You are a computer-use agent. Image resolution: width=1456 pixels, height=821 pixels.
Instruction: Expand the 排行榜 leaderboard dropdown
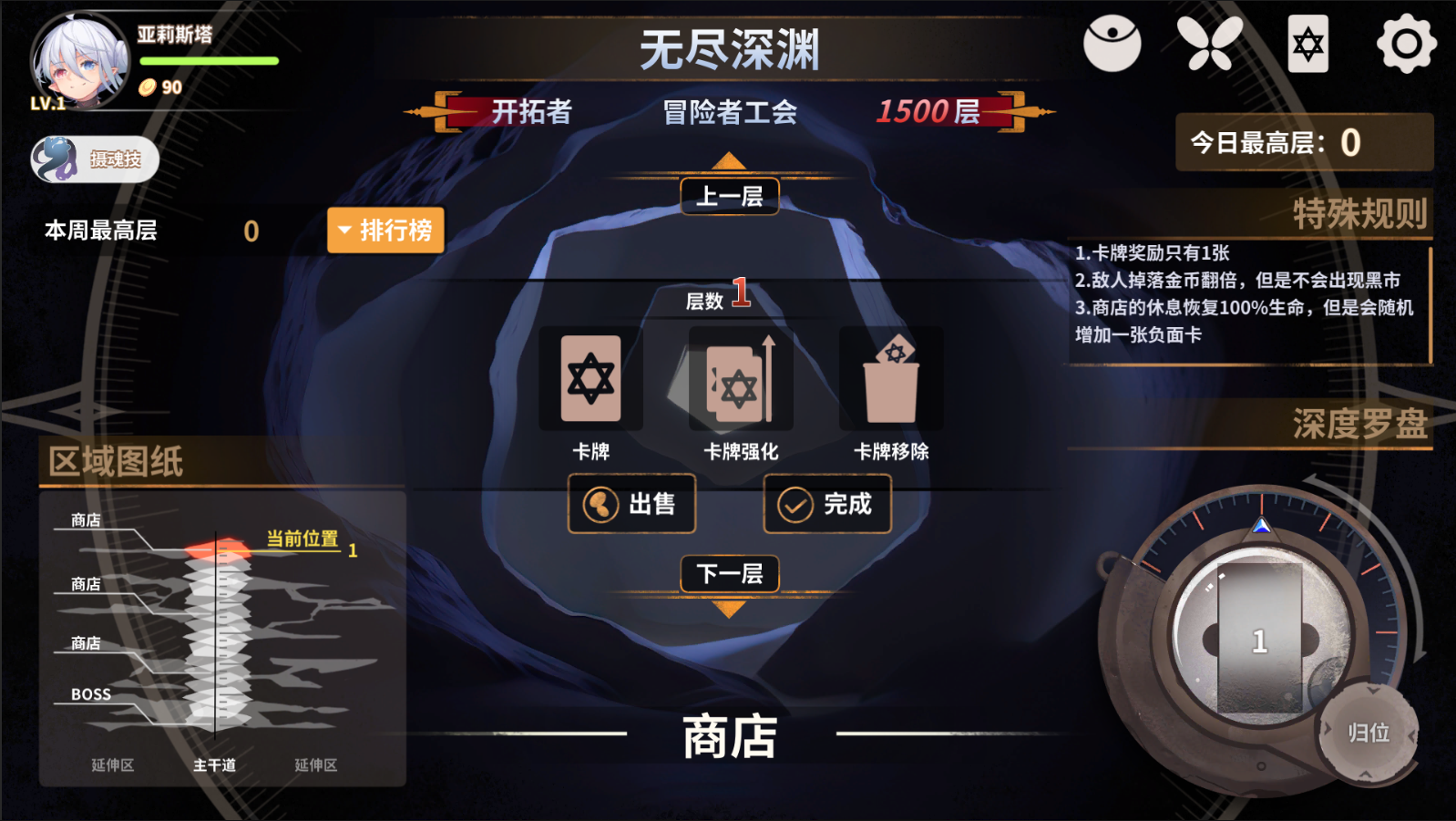385,231
